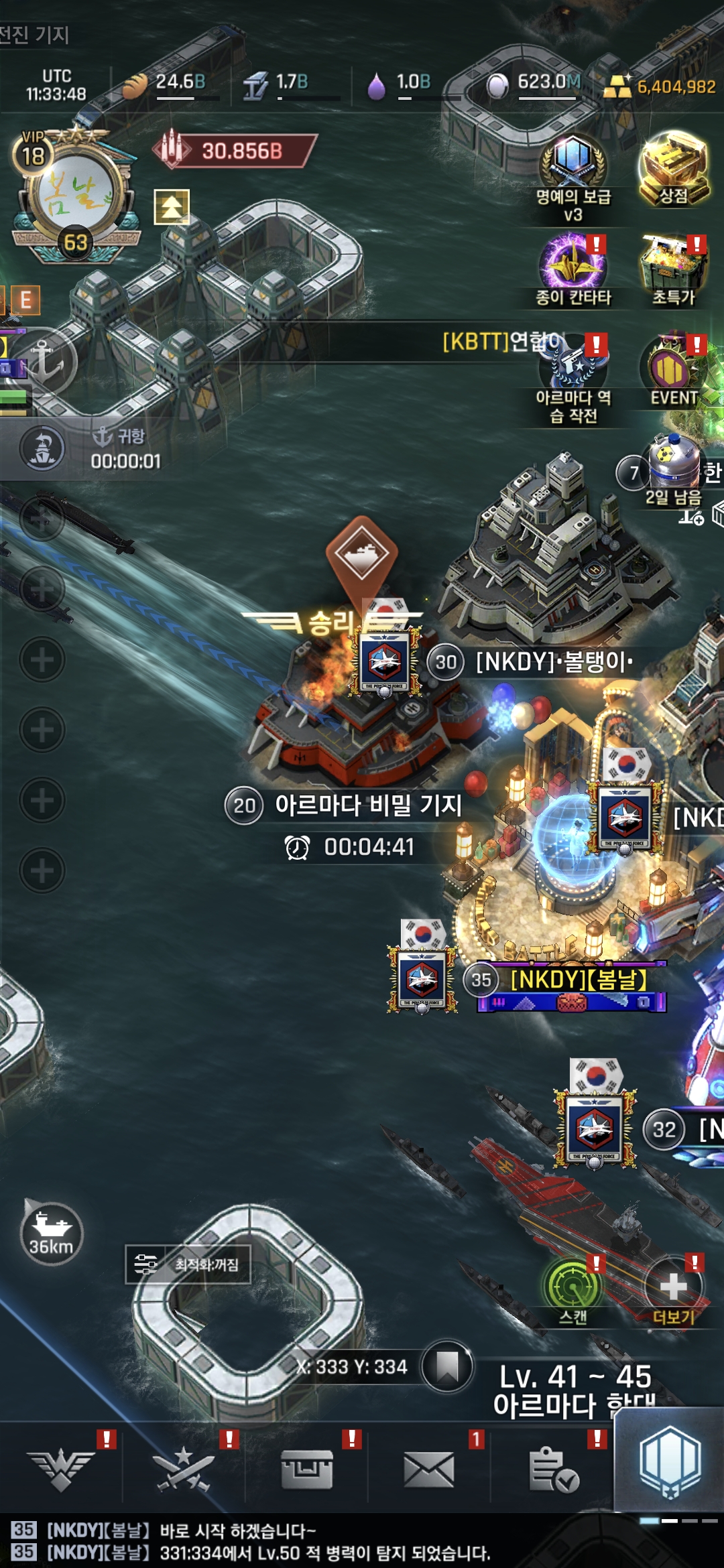Tap the combat power 30.856B banner

click(x=236, y=151)
